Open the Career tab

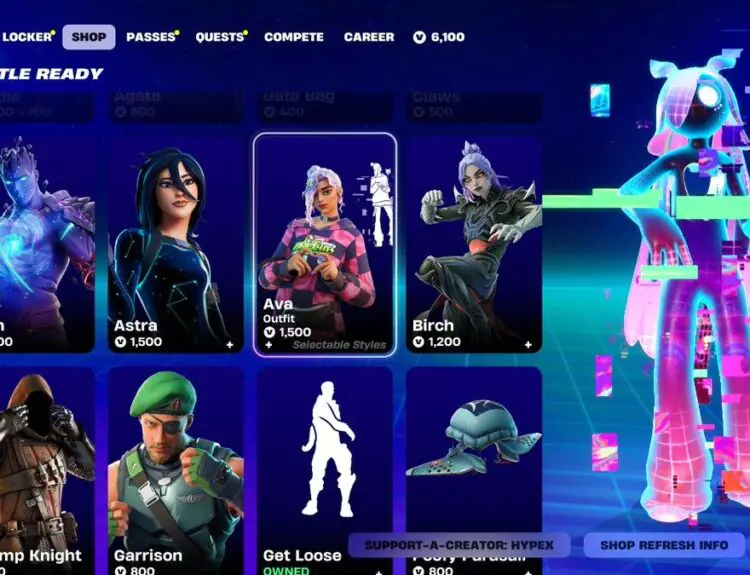[369, 37]
